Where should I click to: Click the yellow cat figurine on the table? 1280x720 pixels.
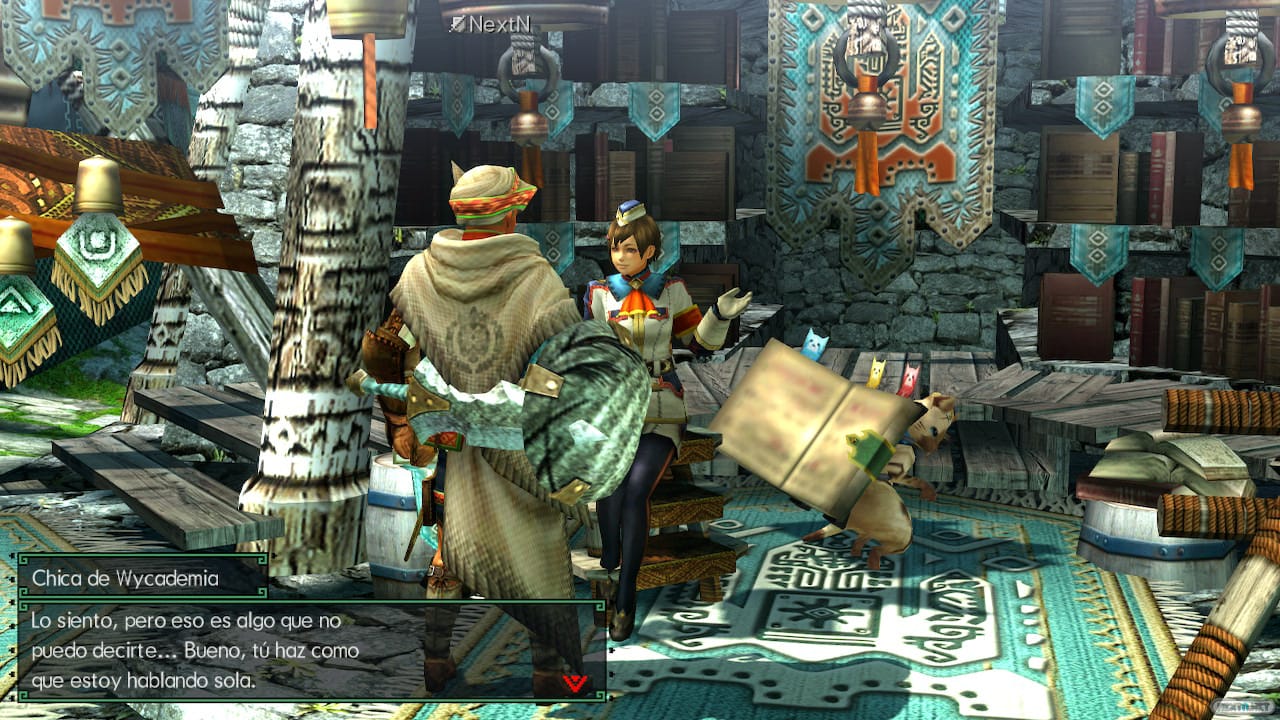click(x=878, y=372)
